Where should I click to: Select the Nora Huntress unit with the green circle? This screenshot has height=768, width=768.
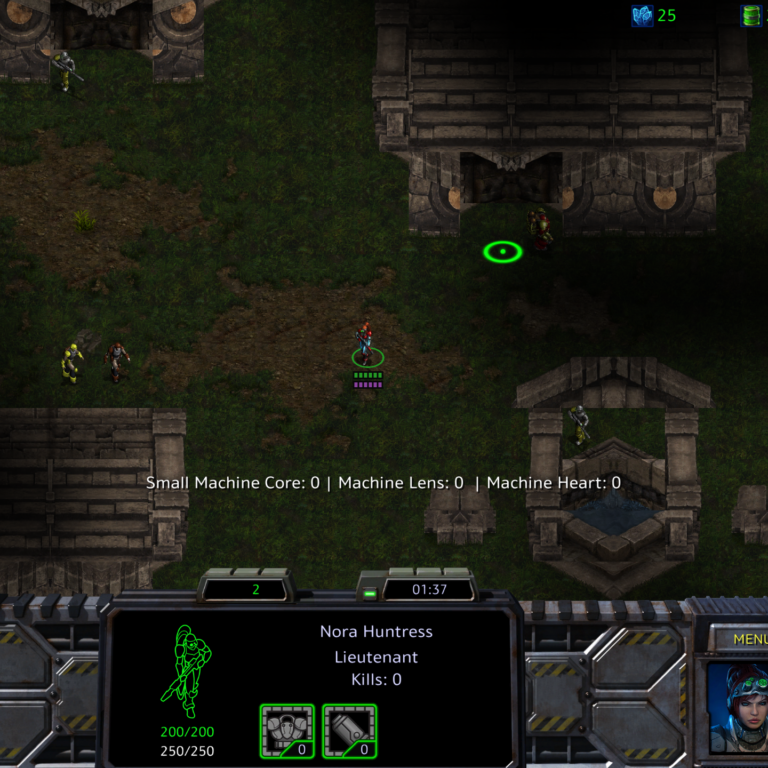tap(367, 346)
